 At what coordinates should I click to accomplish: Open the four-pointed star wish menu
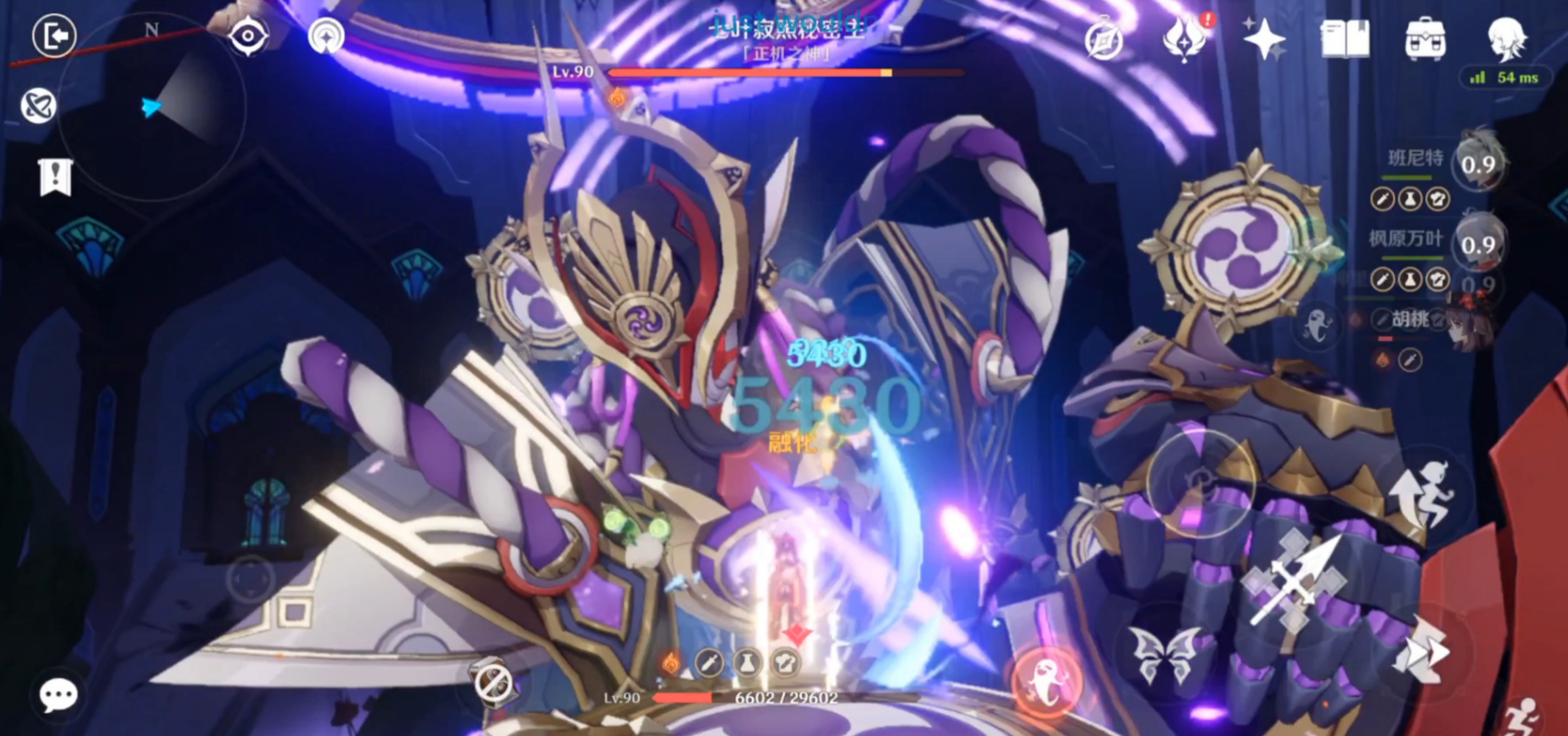point(1263,39)
